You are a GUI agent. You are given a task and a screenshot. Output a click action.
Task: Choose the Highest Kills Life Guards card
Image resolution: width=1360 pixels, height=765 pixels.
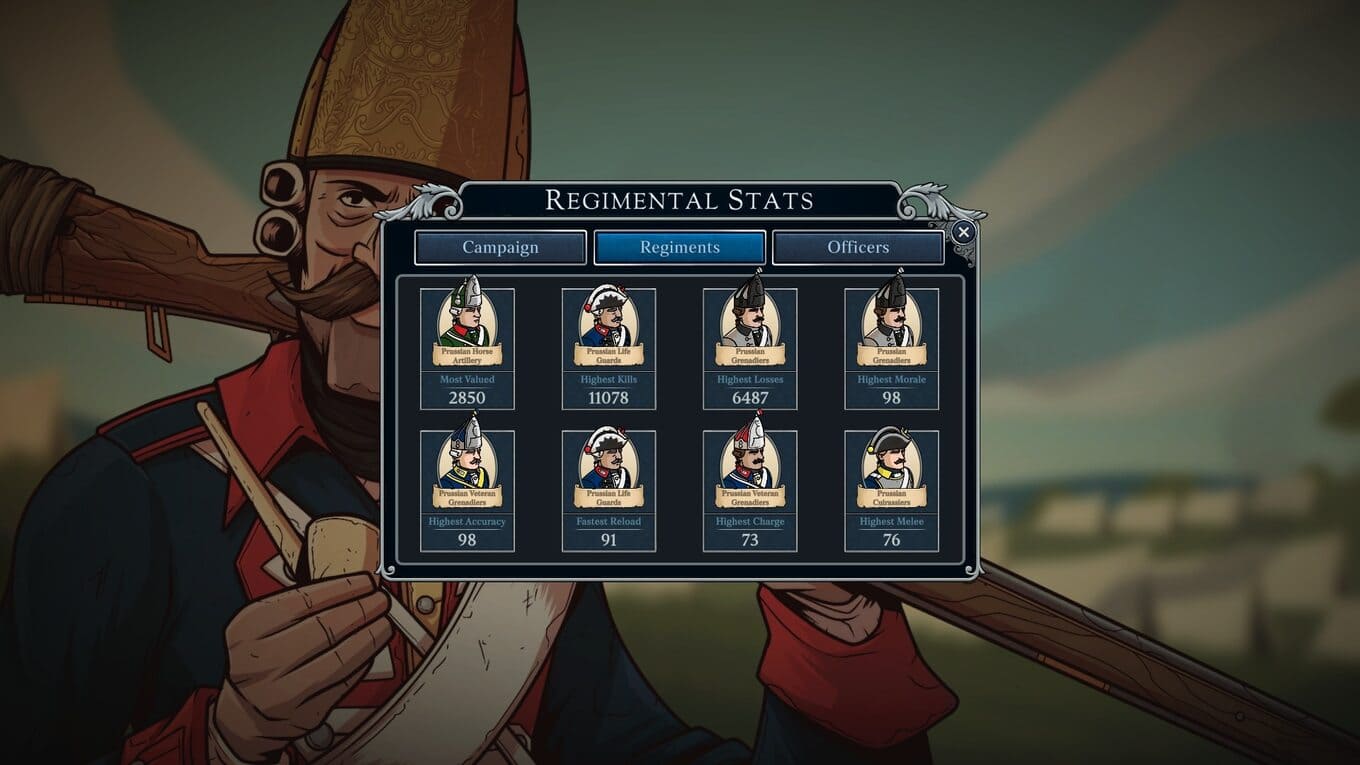pyautogui.click(x=609, y=348)
